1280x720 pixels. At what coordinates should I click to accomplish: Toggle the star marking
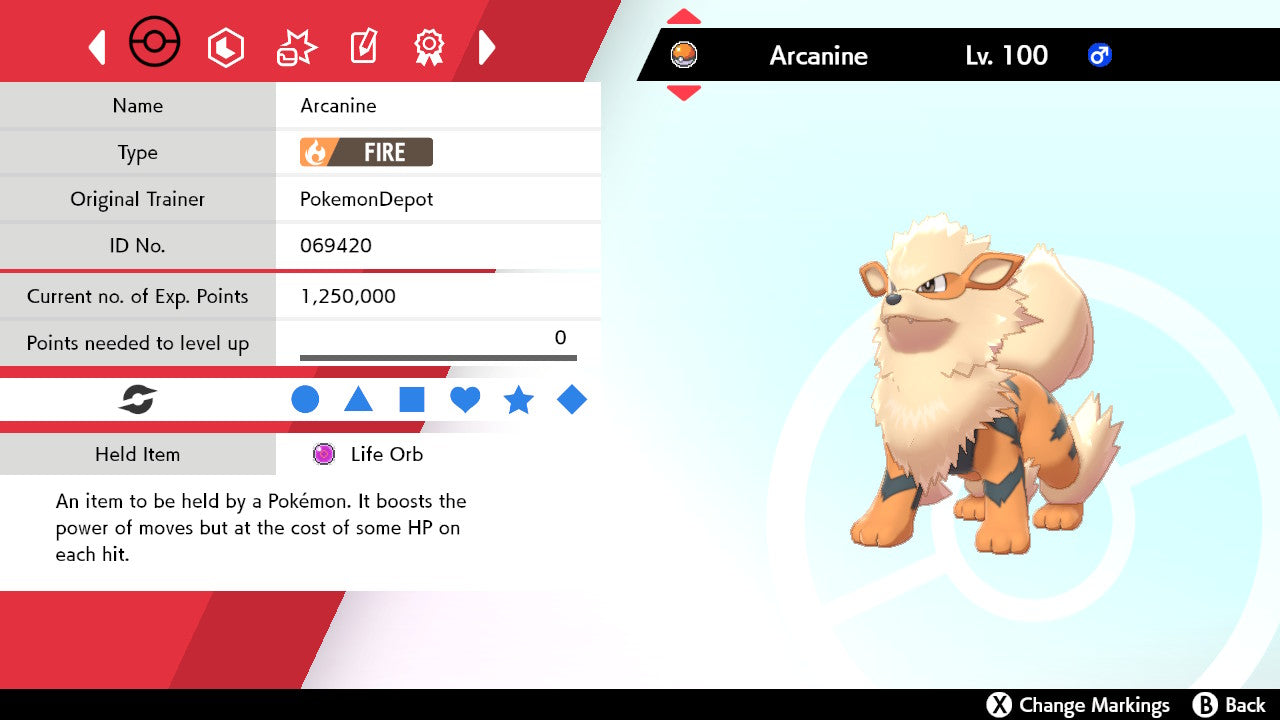[x=518, y=400]
